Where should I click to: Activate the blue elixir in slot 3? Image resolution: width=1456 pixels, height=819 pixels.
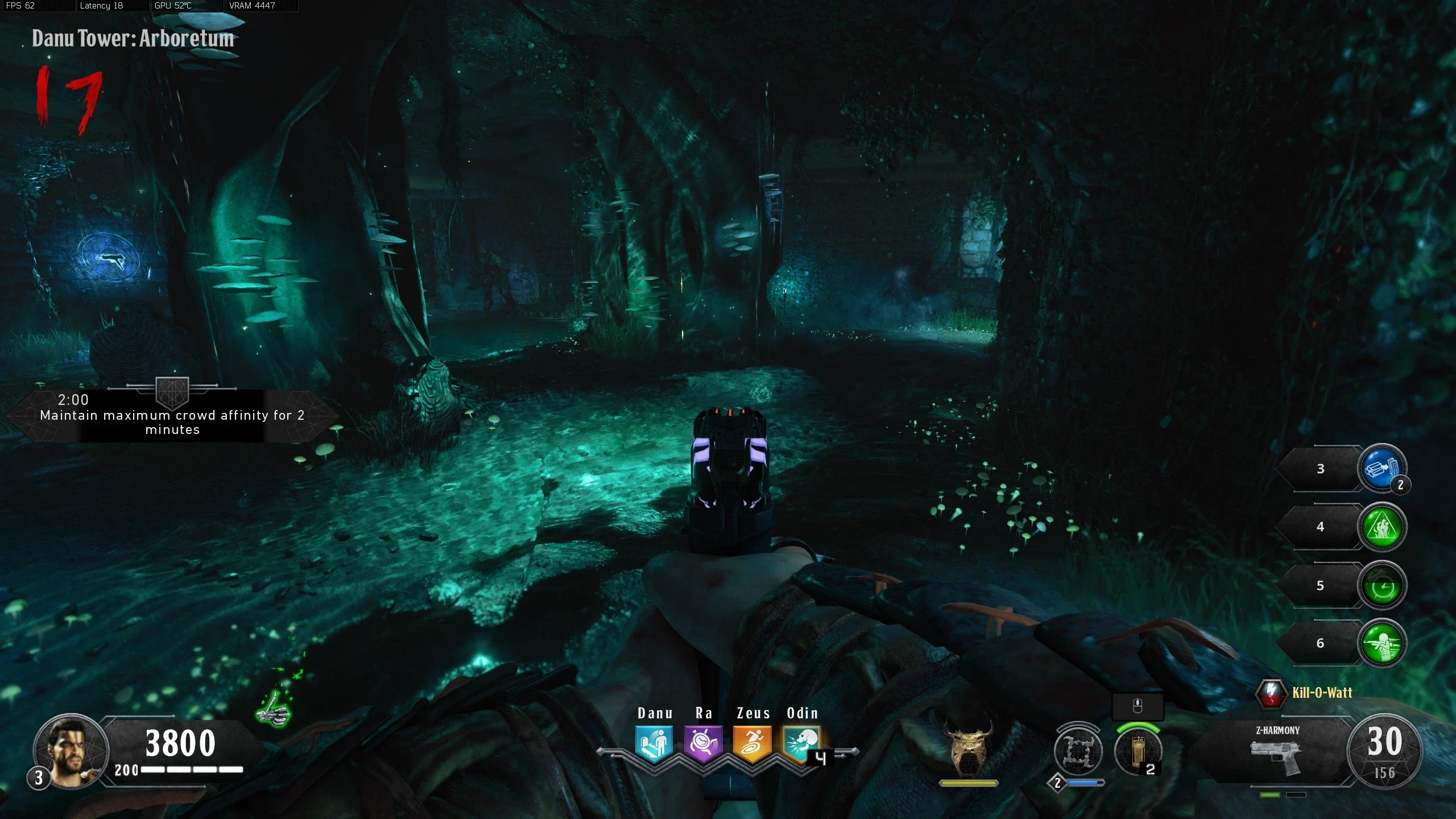pyautogui.click(x=1382, y=468)
